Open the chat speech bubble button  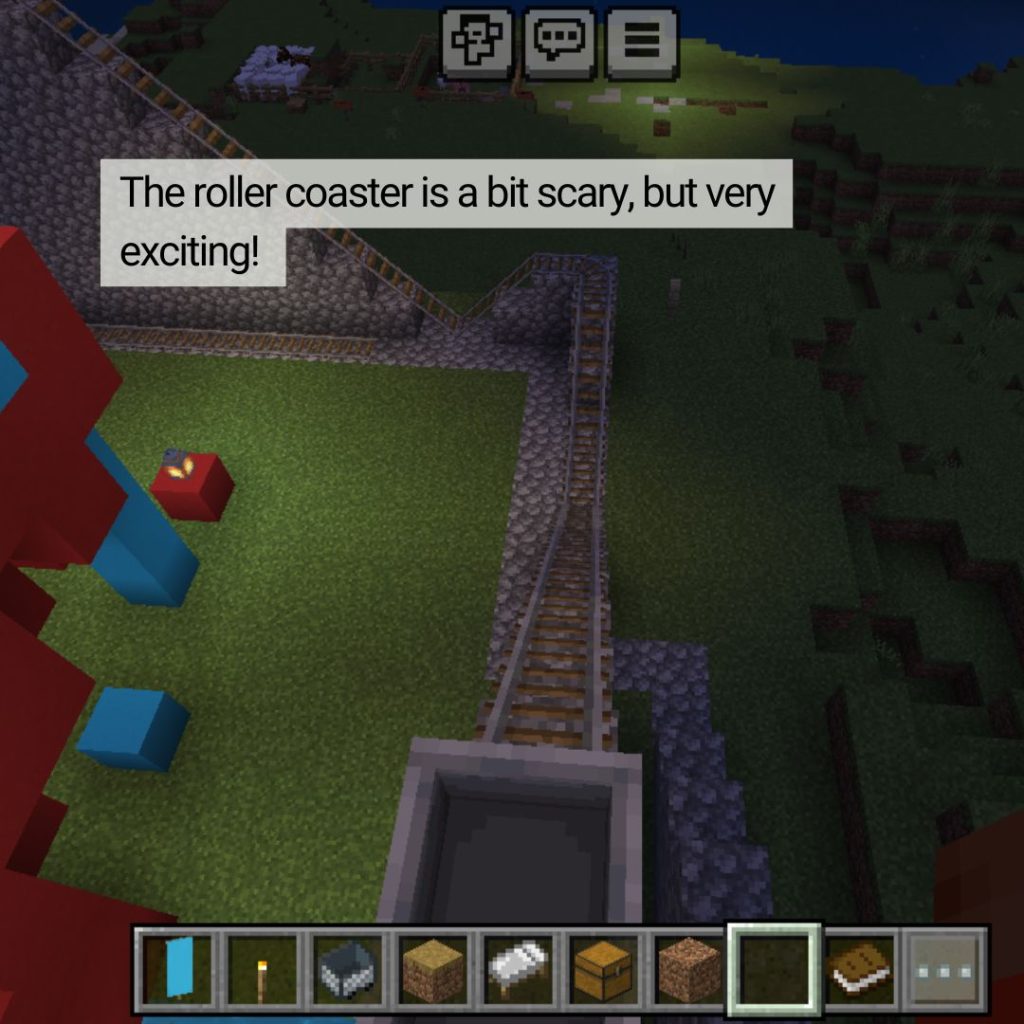[x=560, y=43]
